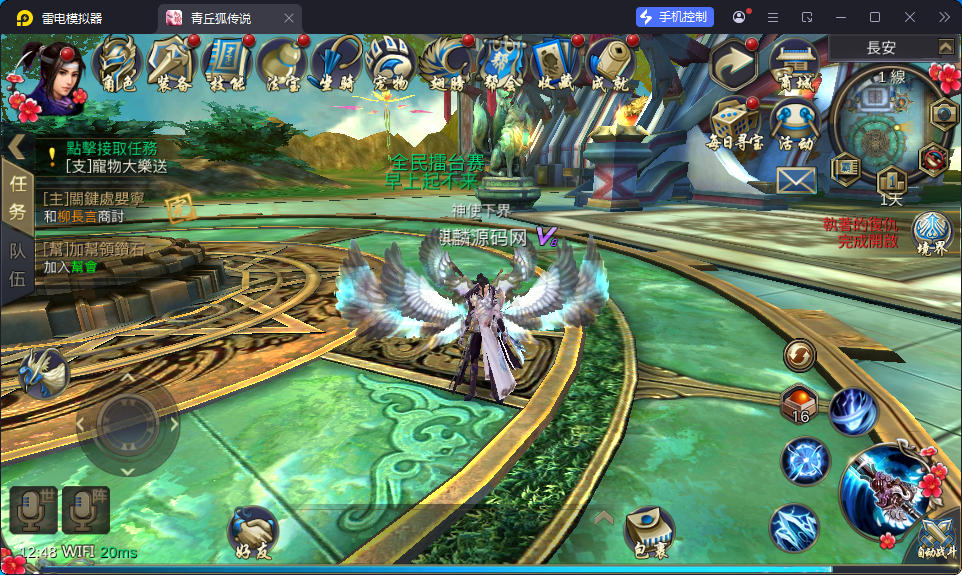The height and width of the screenshot is (575, 962).
Task: Close the 青丘狐传说 emulator tab
Action: (x=289, y=18)
